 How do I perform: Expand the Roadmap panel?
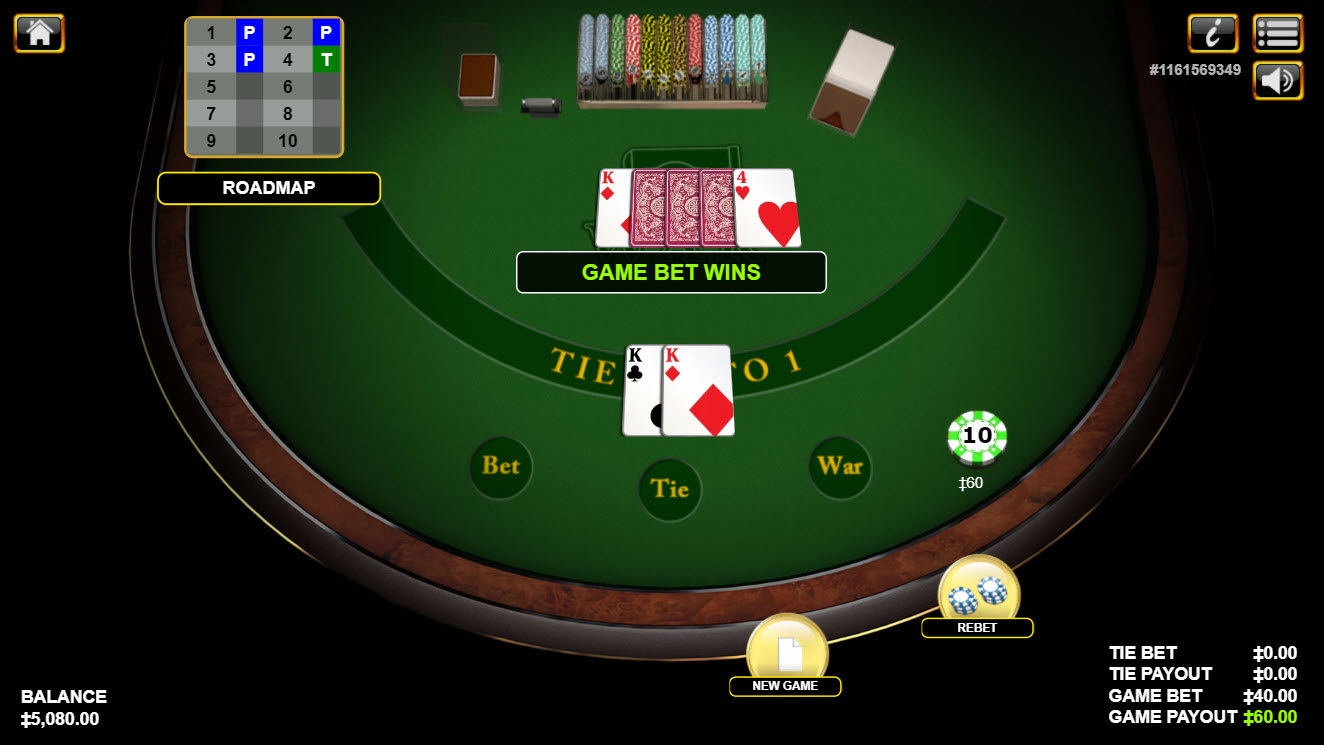coord(268,188)
